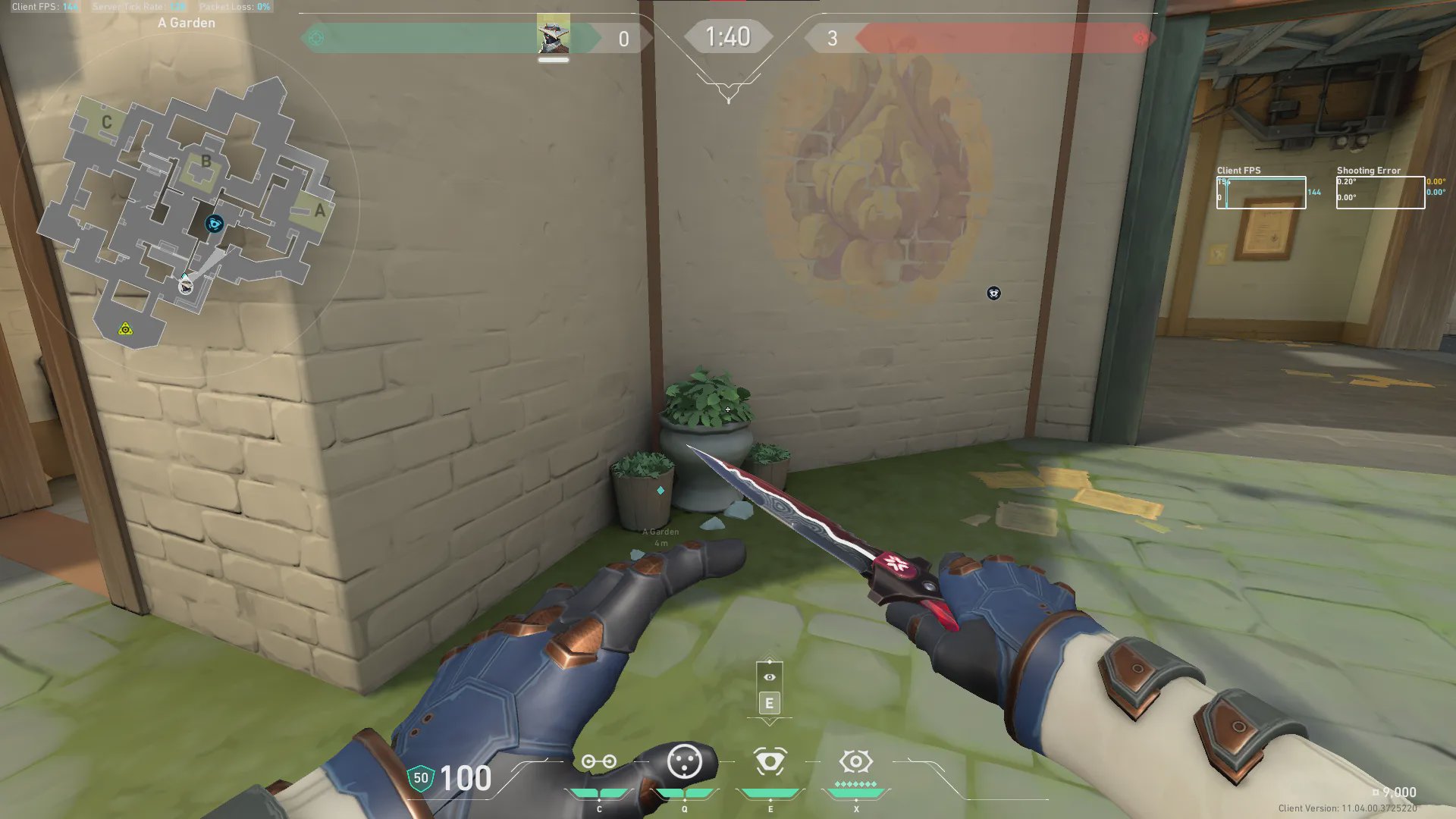
Task: Select the placed spycam indicator icon
Action: click(993, 293)
